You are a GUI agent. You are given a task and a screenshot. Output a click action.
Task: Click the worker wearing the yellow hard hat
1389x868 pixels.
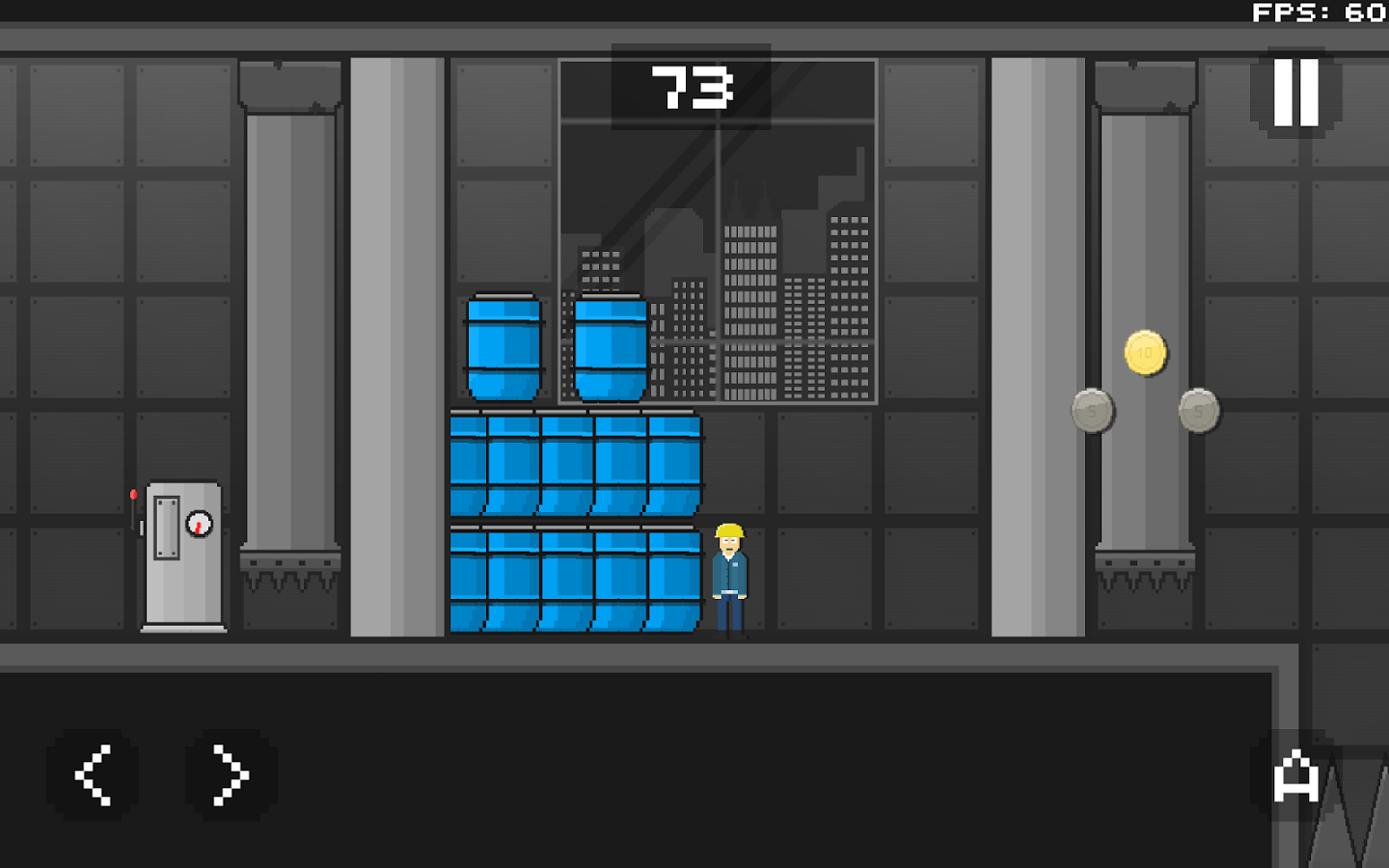tap(728, 574)
